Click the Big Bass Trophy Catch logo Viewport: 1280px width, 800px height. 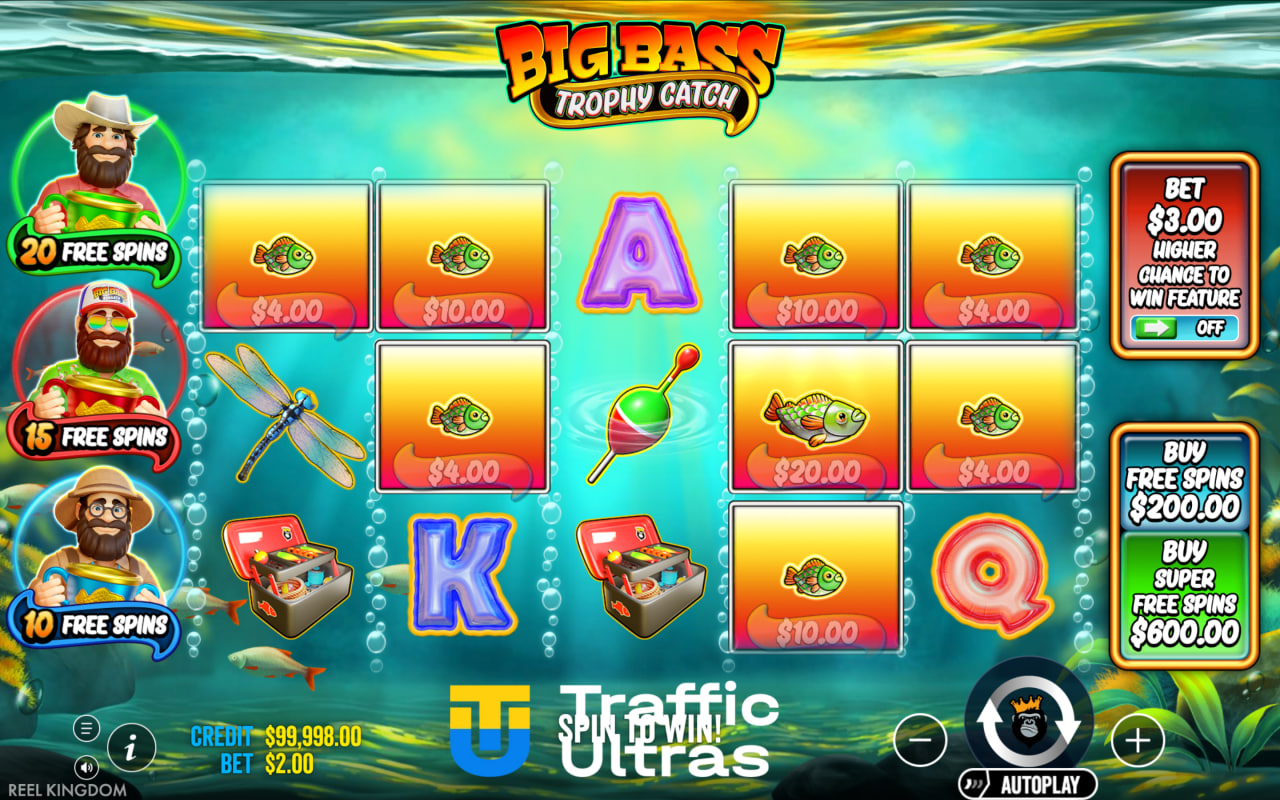pyautogui.click(x=631, y=72)
